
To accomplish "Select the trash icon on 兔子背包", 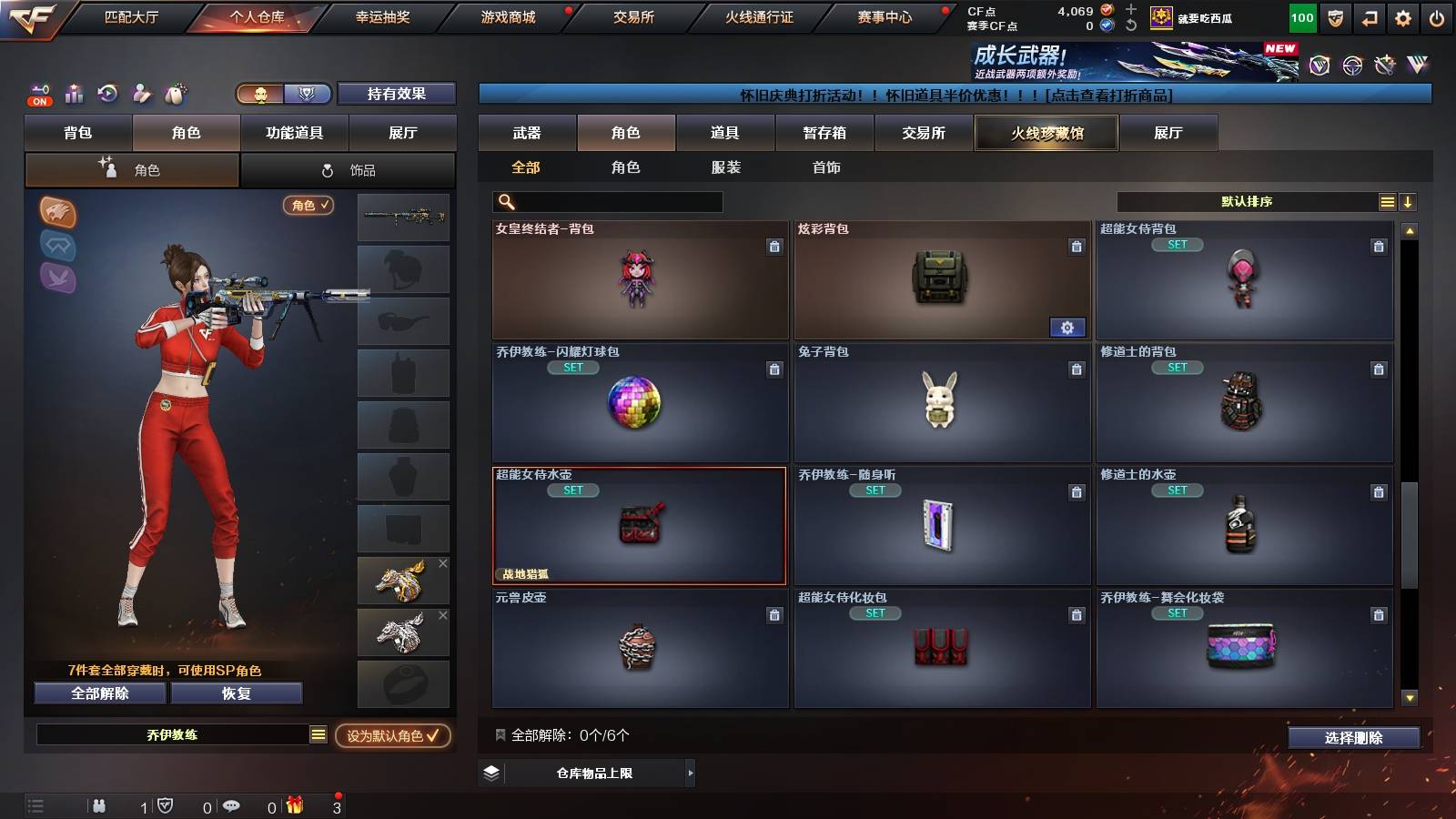I will pos(1076,369).
